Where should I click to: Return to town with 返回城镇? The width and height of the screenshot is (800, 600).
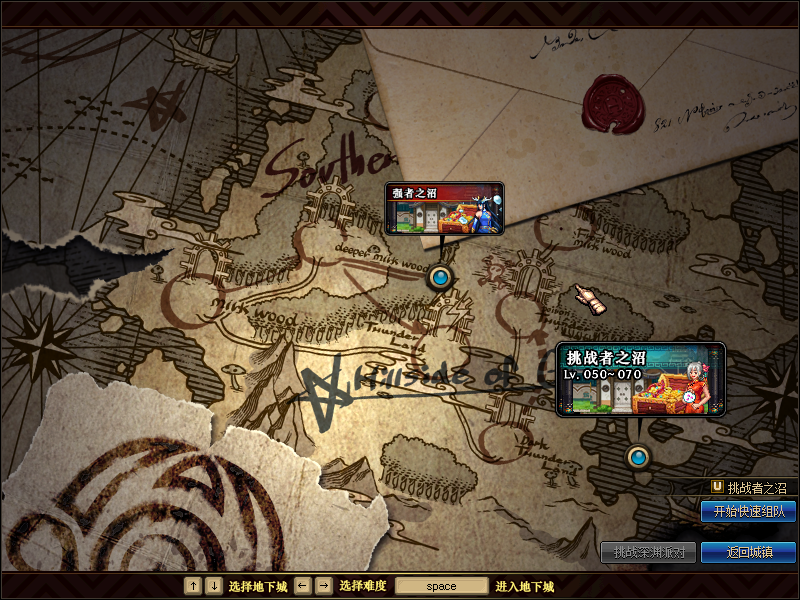[748, 552]
